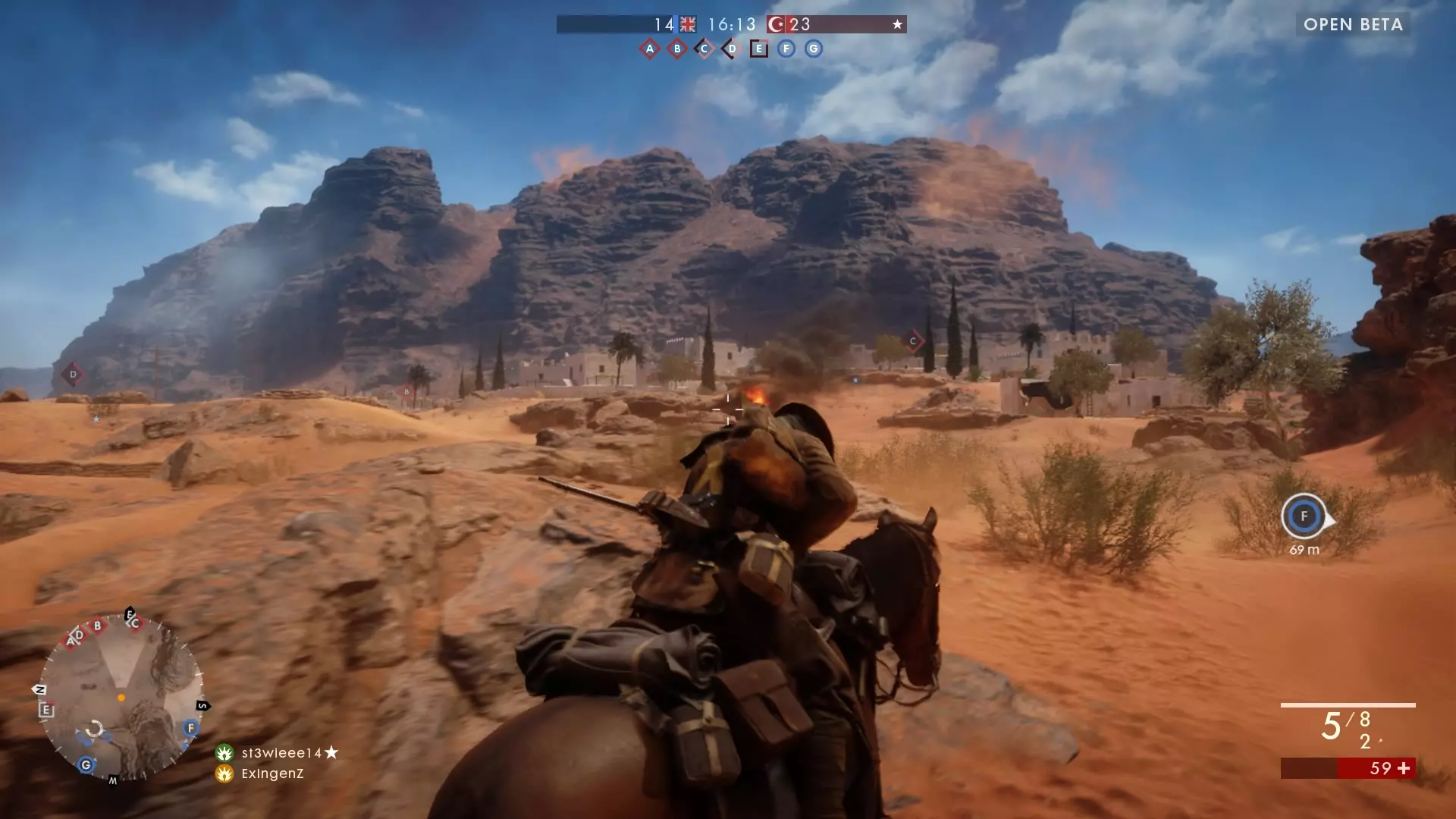Choose flag G in the top objective bar
This screenshot has height=819, width=1456.
pyautogui.click(x=814, y=49)
